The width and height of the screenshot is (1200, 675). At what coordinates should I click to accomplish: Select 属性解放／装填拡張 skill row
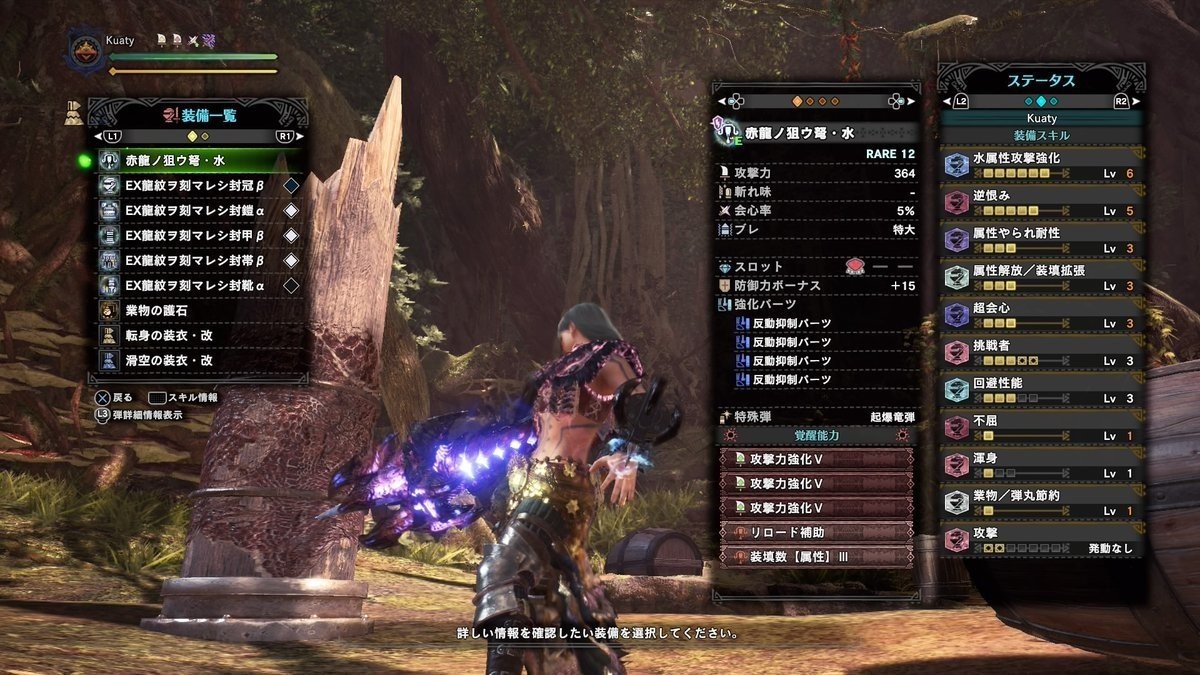1041,278
